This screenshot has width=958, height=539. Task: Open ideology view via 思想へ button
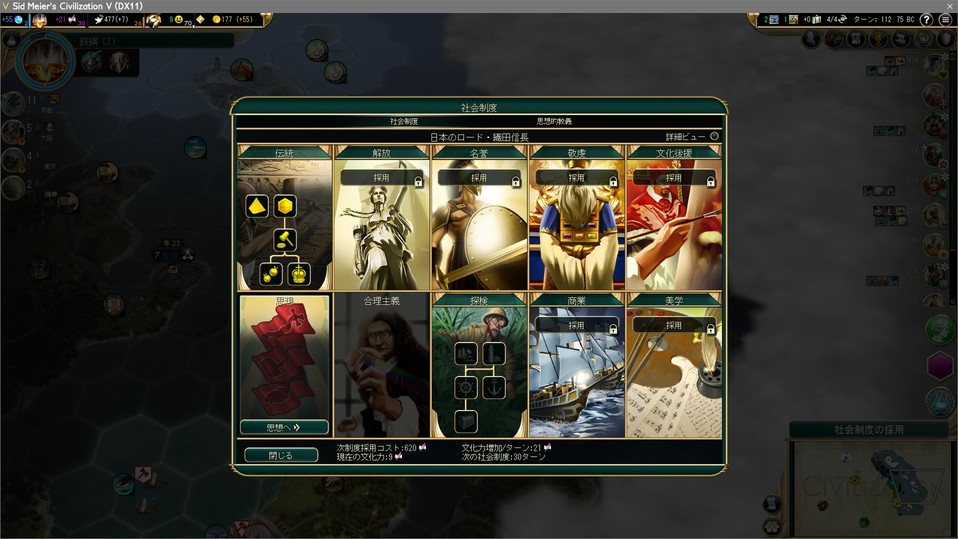(284, 427)
